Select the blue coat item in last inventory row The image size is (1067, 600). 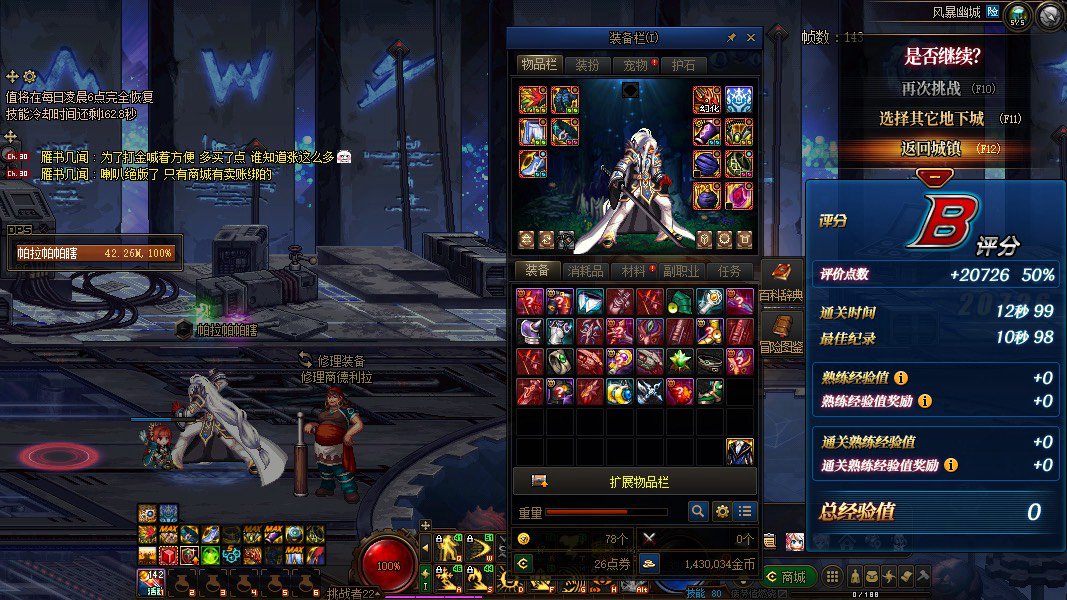click(x=739, y=452)
